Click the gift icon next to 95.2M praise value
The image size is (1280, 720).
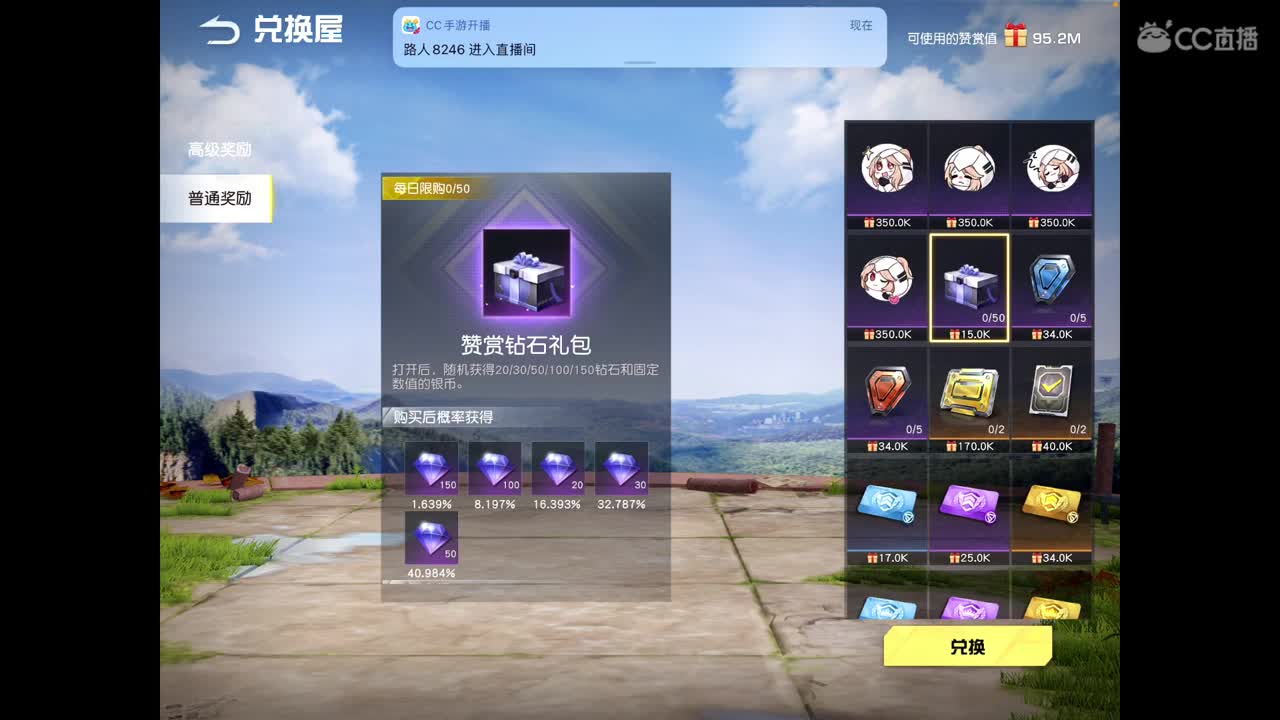1016,33
